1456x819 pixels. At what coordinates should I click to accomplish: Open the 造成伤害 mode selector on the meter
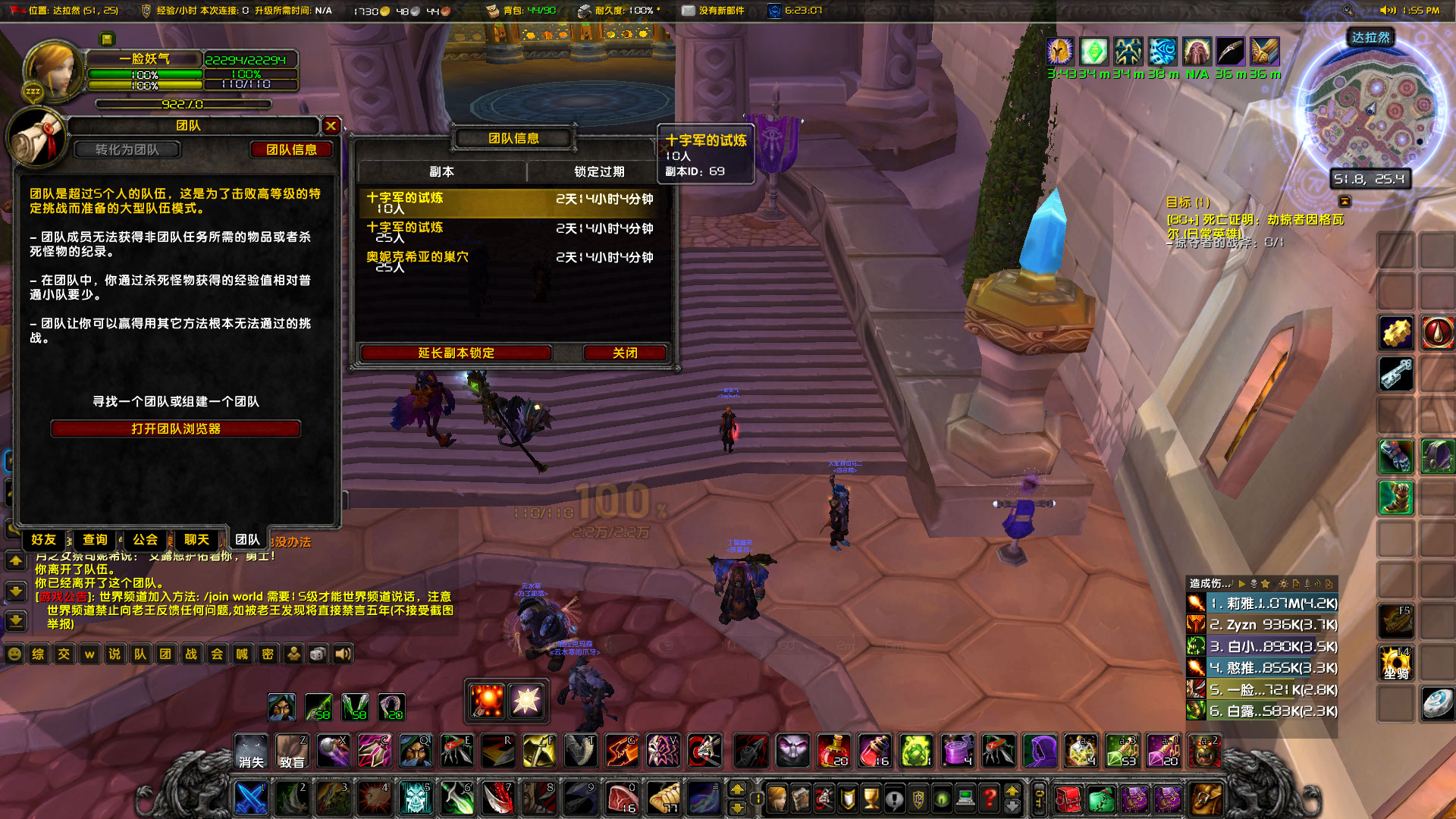(1210, 584)
